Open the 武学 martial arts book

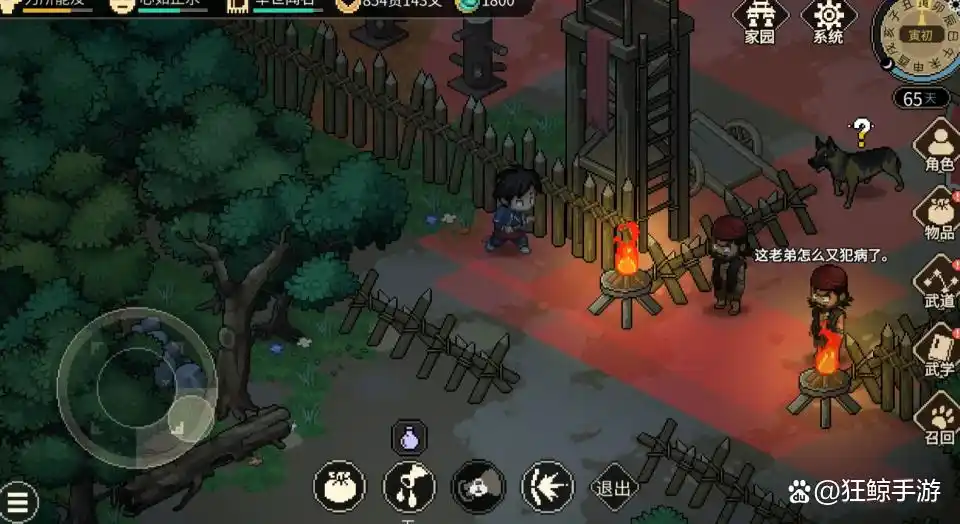coord(938,352)
